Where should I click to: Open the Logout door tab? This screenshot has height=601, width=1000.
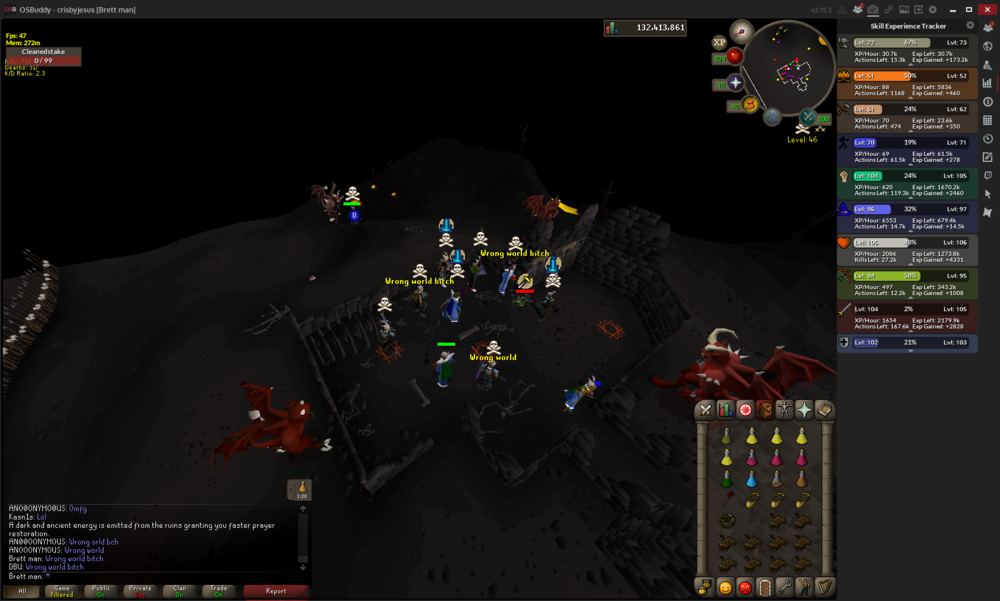click(765, 587)
